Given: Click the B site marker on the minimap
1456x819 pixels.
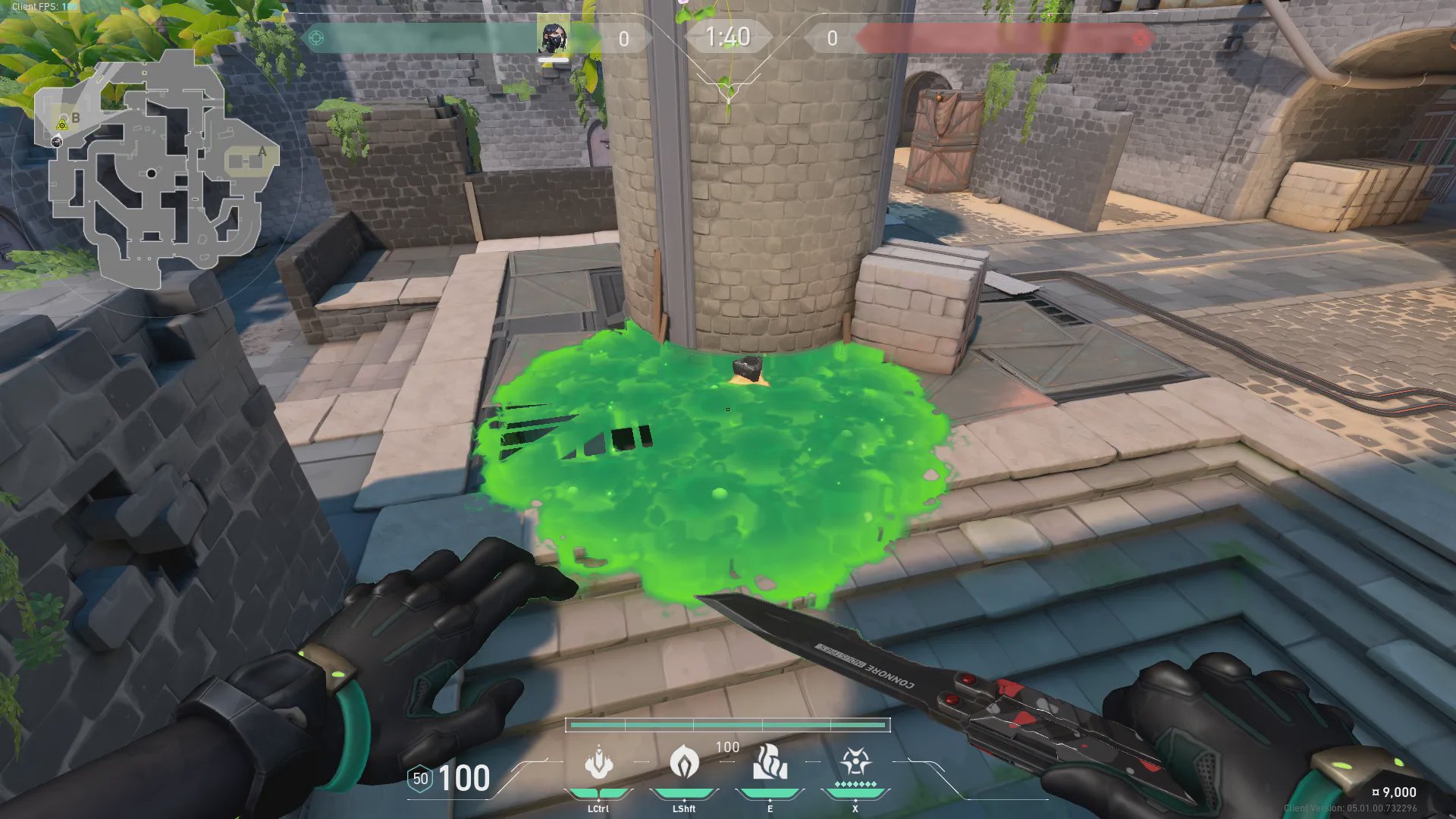Looking at the screenshot, I should point(75,118).
